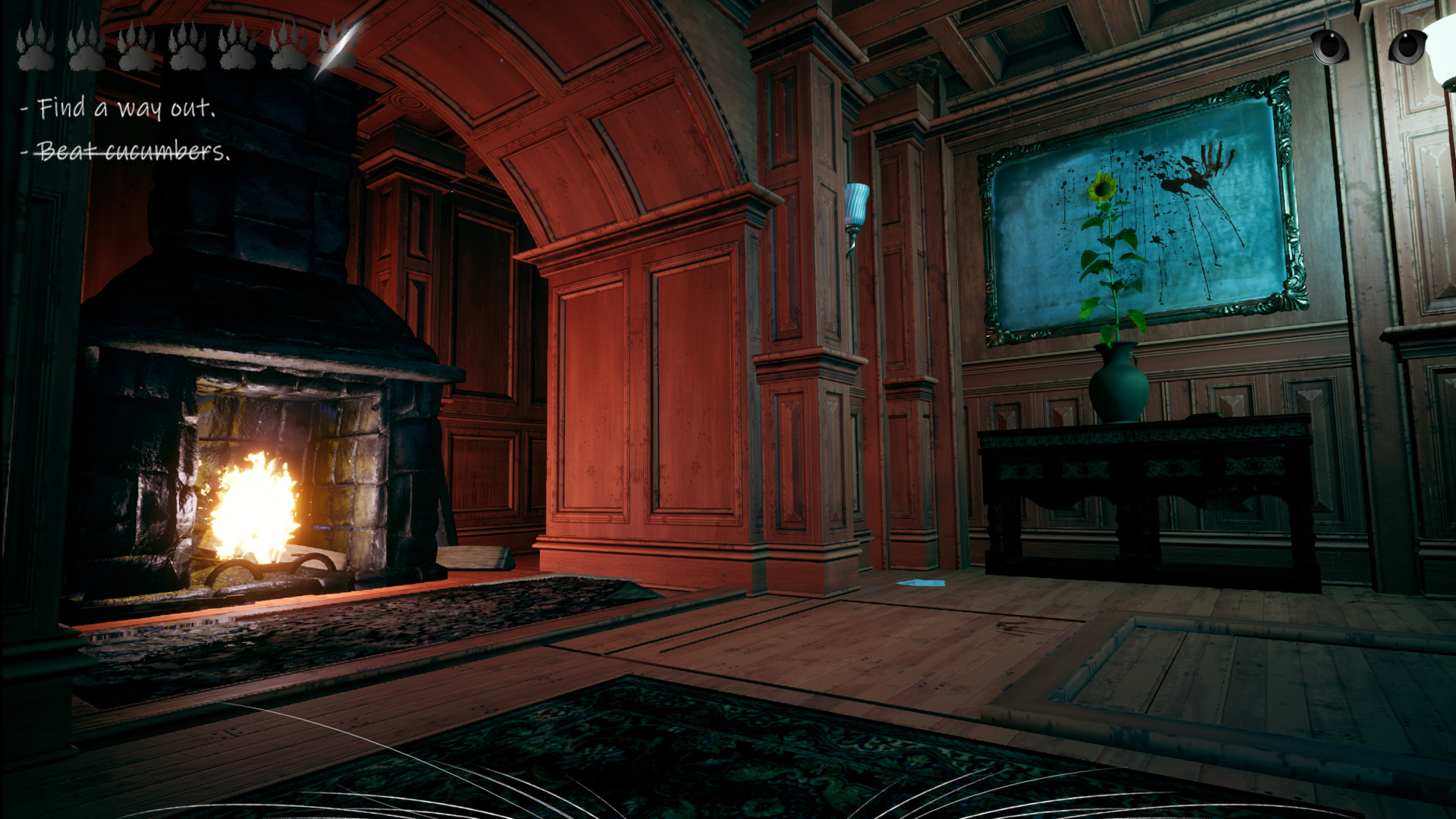This screenshot has height=819, width=1456.
Task: Click the second paw print icon
Action: (86, 47)
